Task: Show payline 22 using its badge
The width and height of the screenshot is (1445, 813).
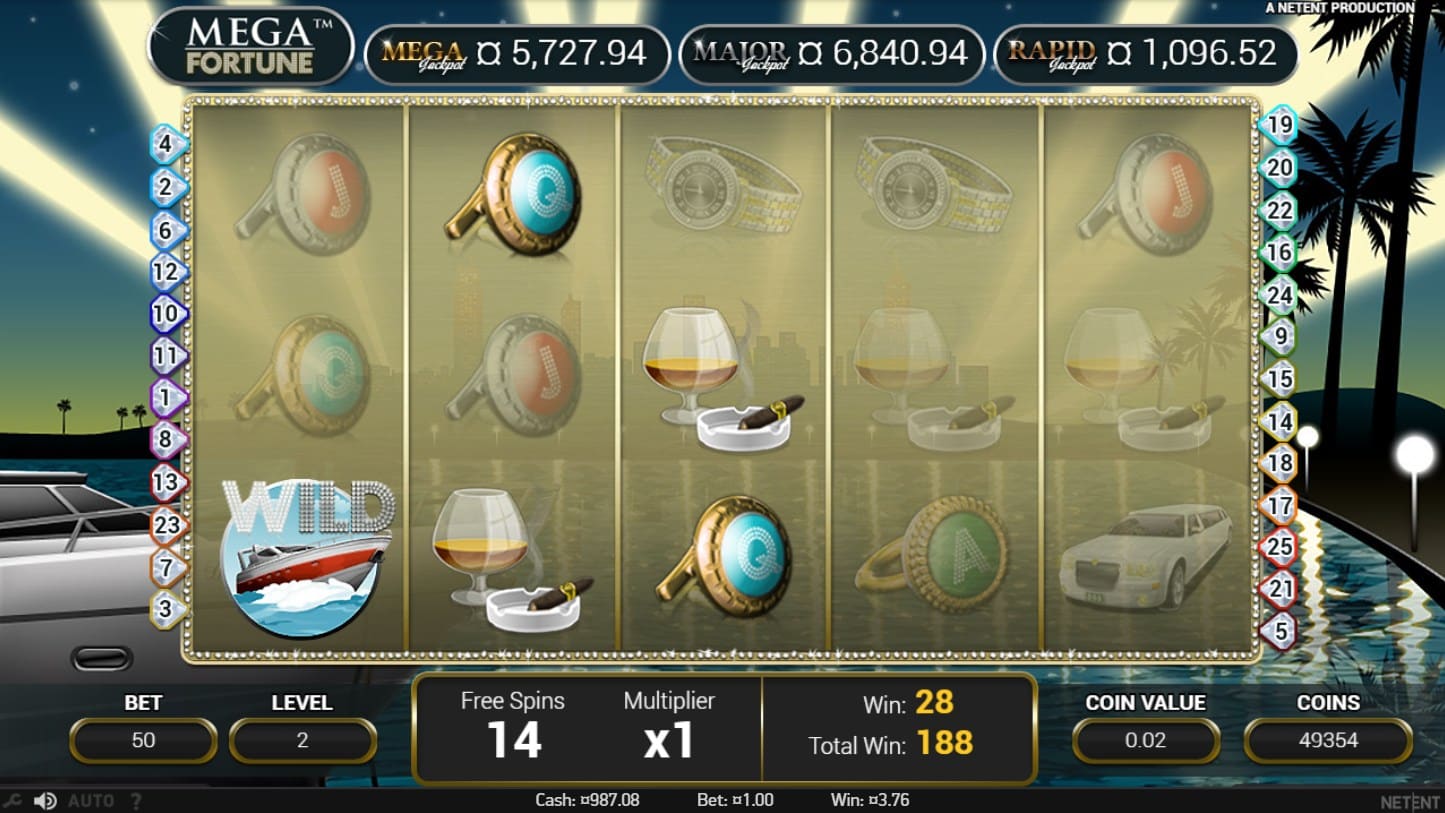Action: [x=1280, y=211]
